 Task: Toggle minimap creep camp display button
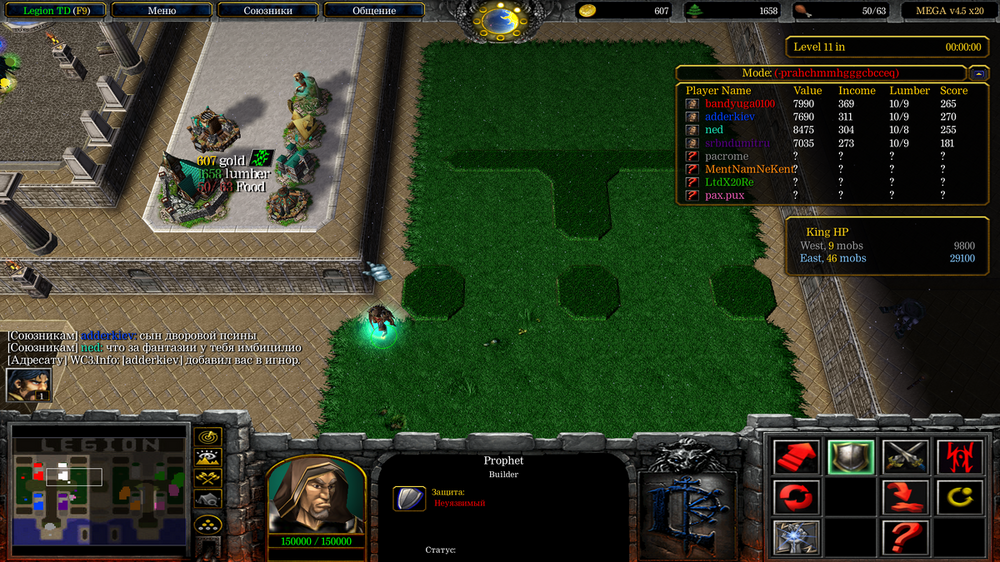tap(208, 500)
